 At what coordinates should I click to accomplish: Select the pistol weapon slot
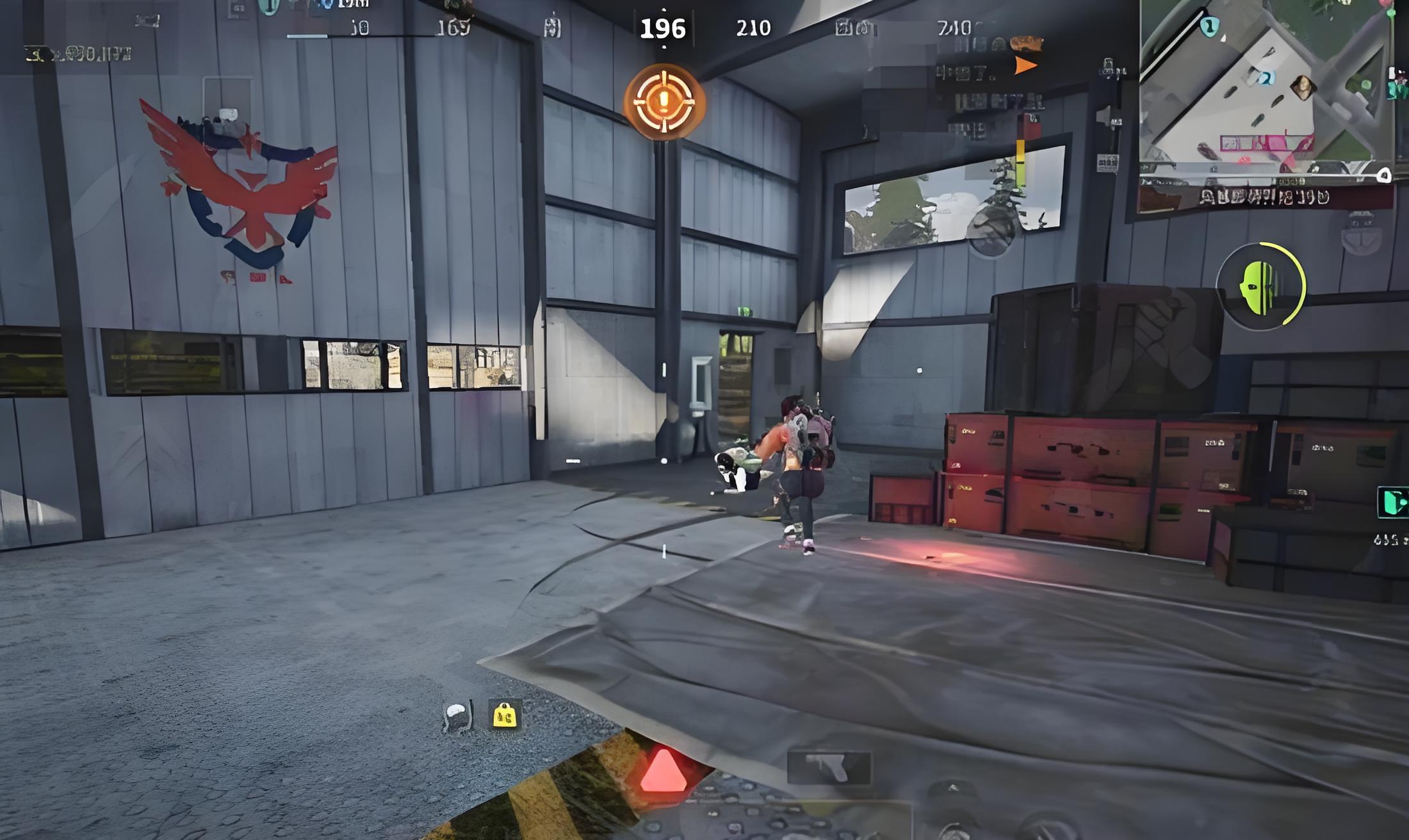coord(829,767)
